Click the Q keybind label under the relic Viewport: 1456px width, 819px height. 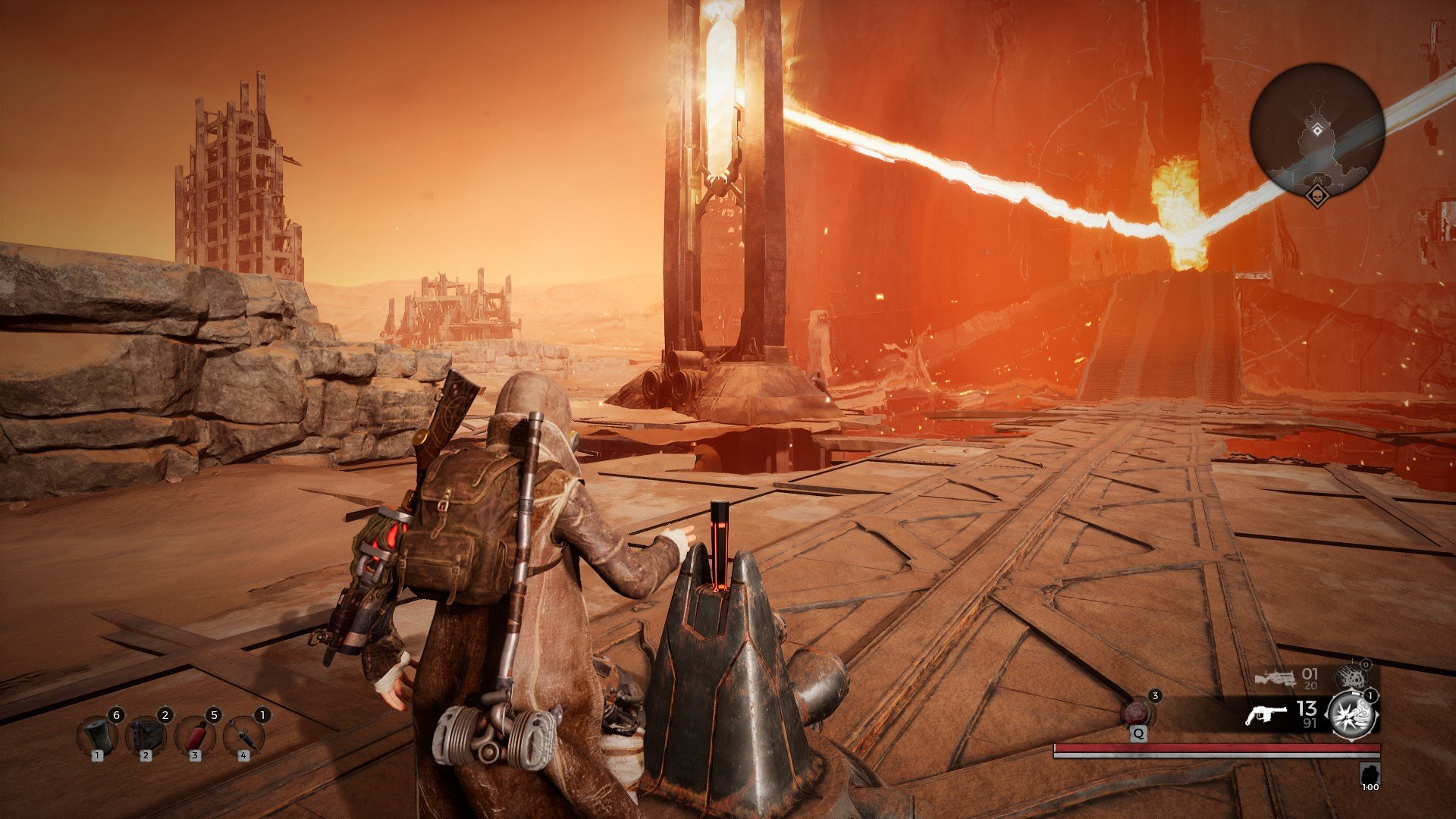(x=1138, y=733)
